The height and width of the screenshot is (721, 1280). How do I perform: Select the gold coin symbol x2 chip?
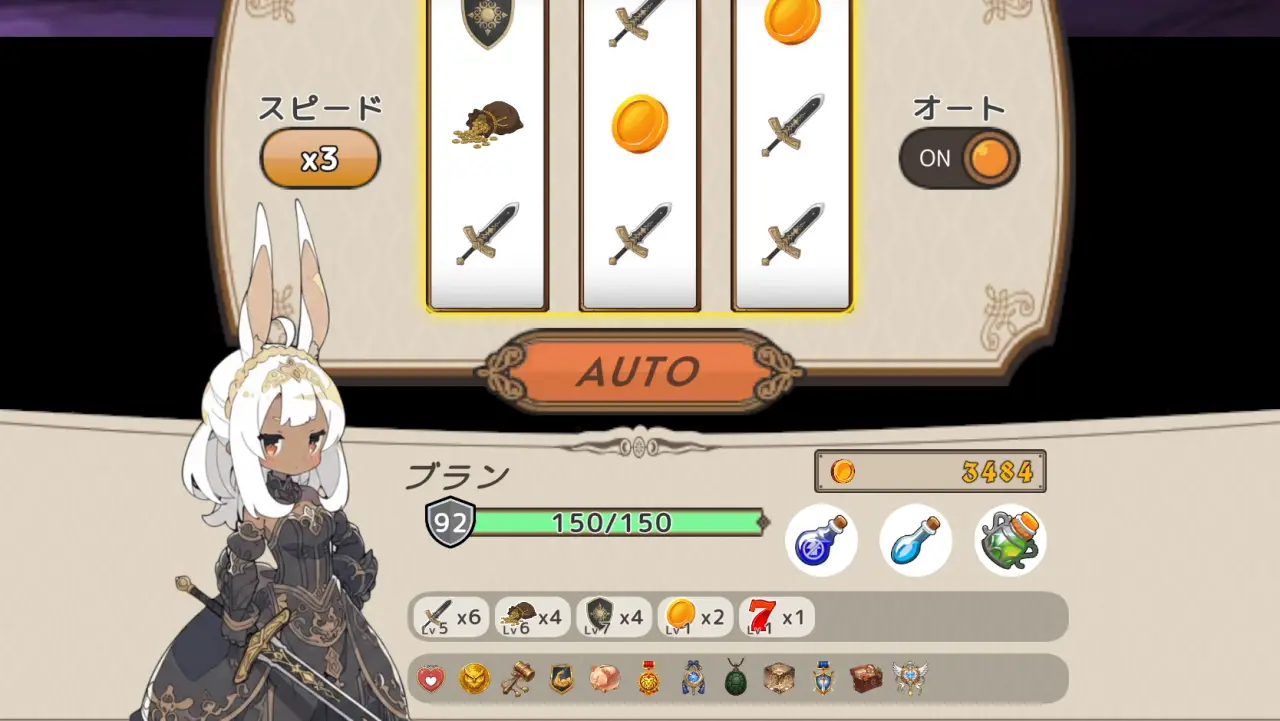tap(694, 617)
